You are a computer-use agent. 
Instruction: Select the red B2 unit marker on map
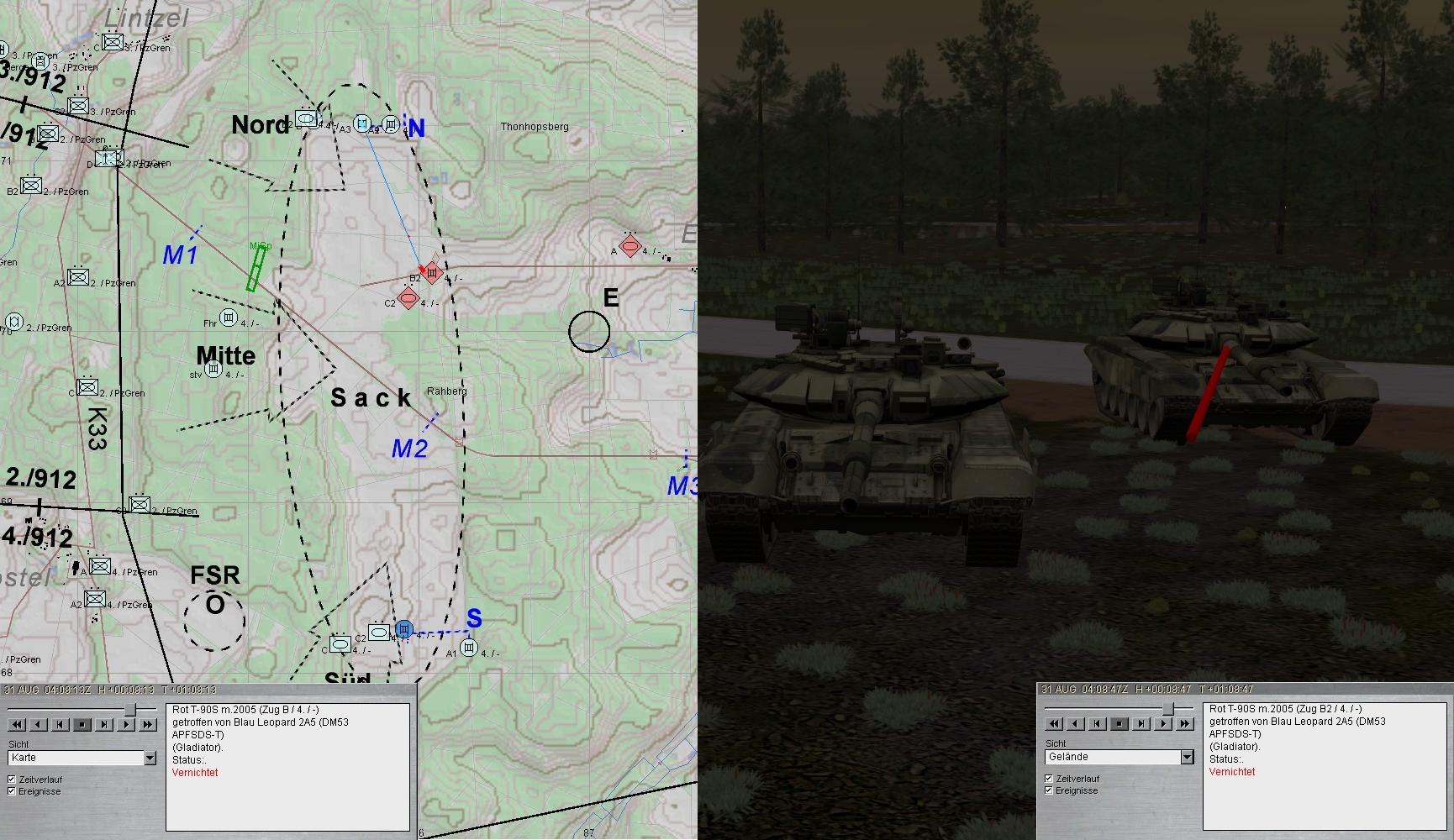[x=432, y=272]
